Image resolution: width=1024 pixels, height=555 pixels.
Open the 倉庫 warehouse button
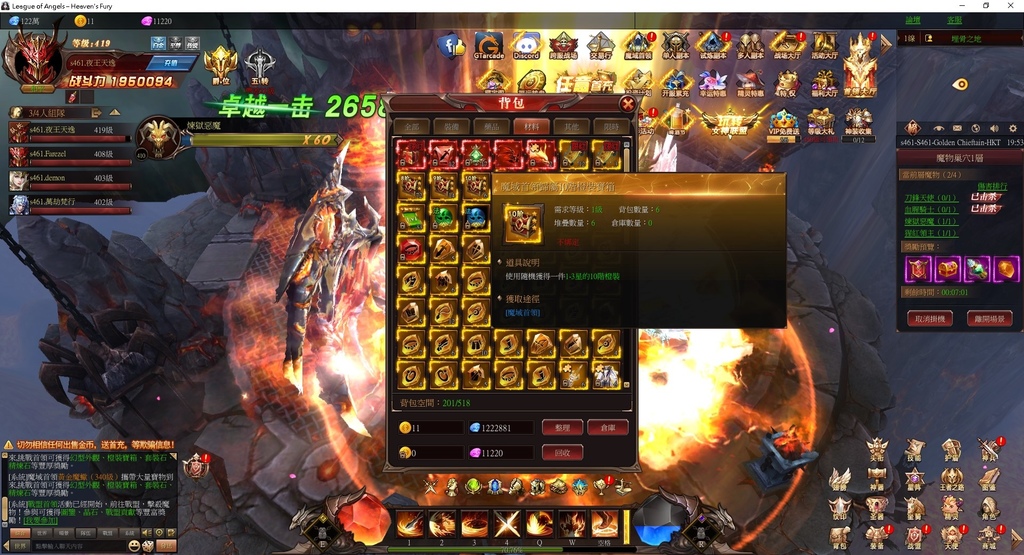(607, 427)
